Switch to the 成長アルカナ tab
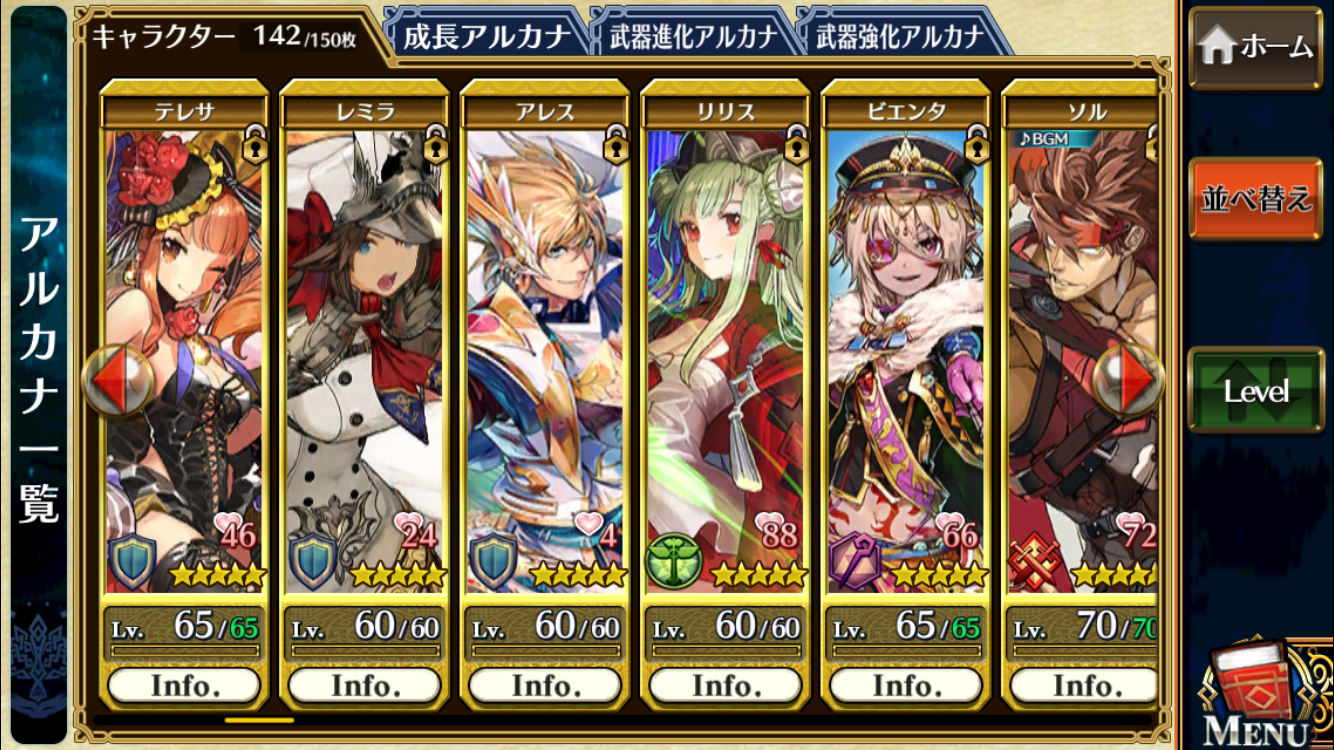 (486, 37)
